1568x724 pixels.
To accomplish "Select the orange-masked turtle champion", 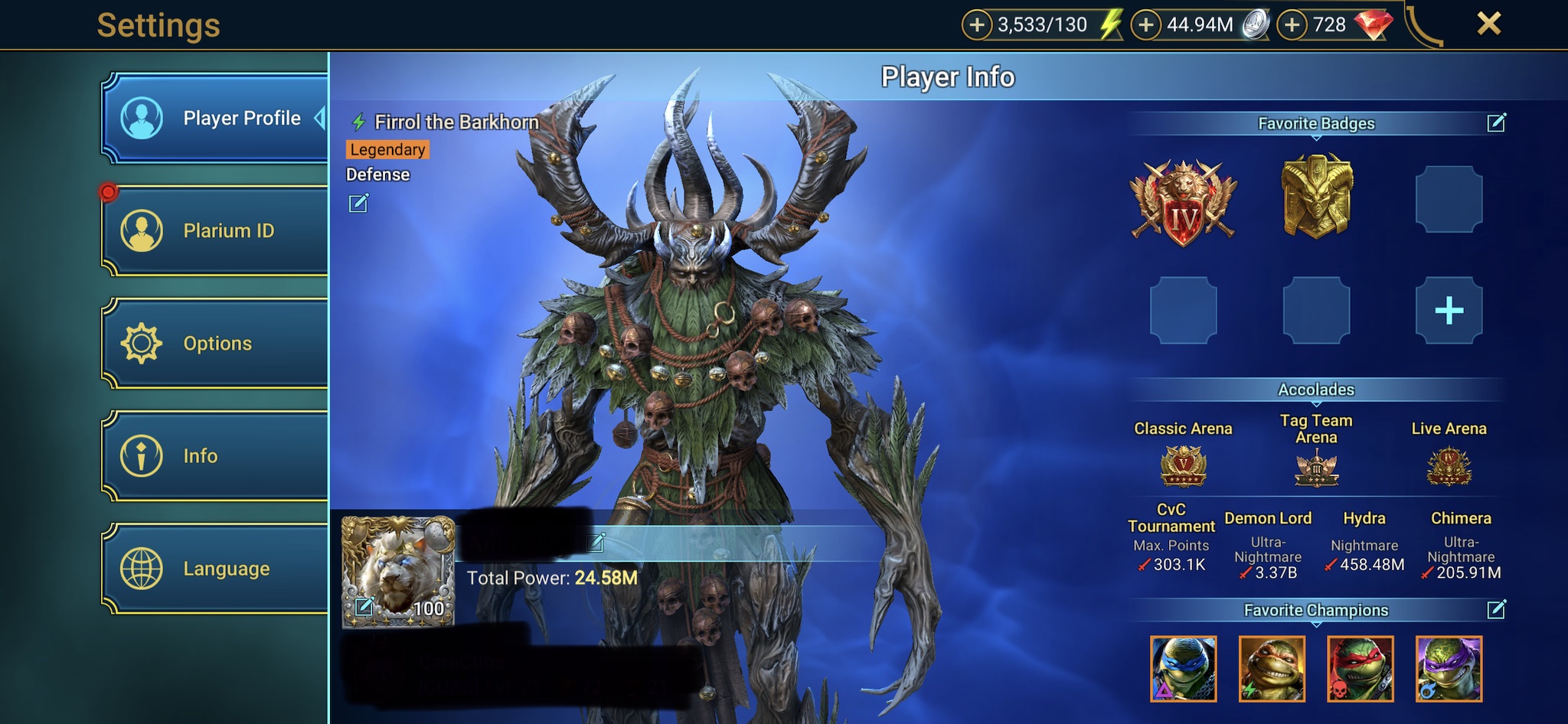I will (x=1272, y=669).
